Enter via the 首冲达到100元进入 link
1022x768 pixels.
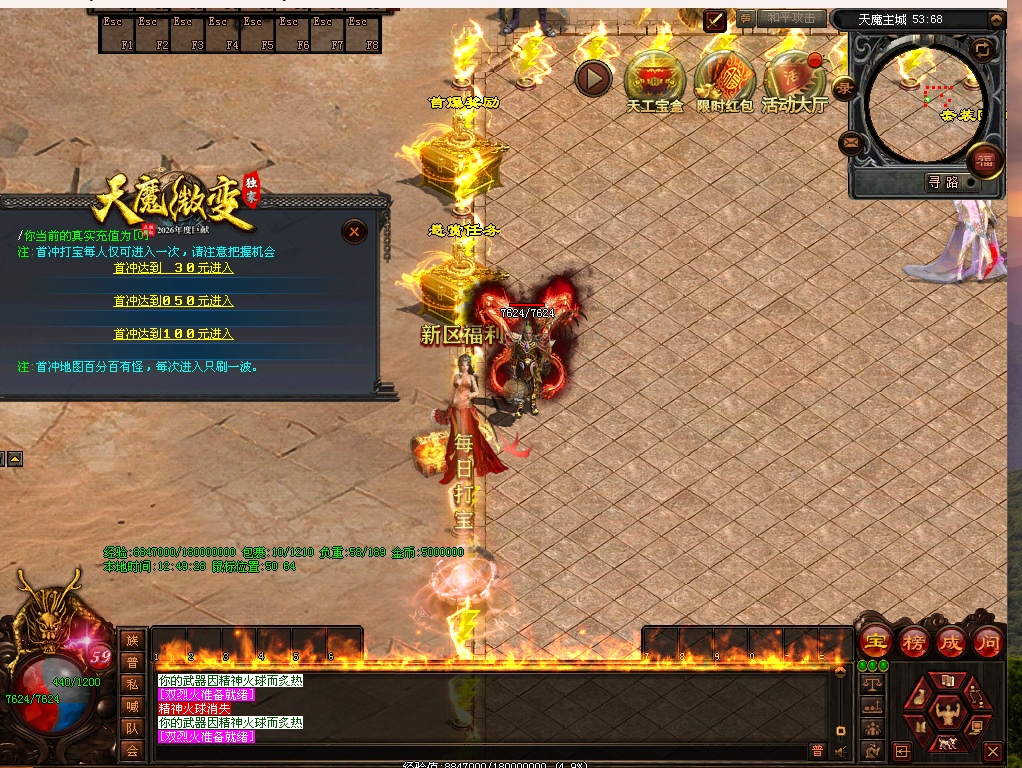click(x=173, y=334)
